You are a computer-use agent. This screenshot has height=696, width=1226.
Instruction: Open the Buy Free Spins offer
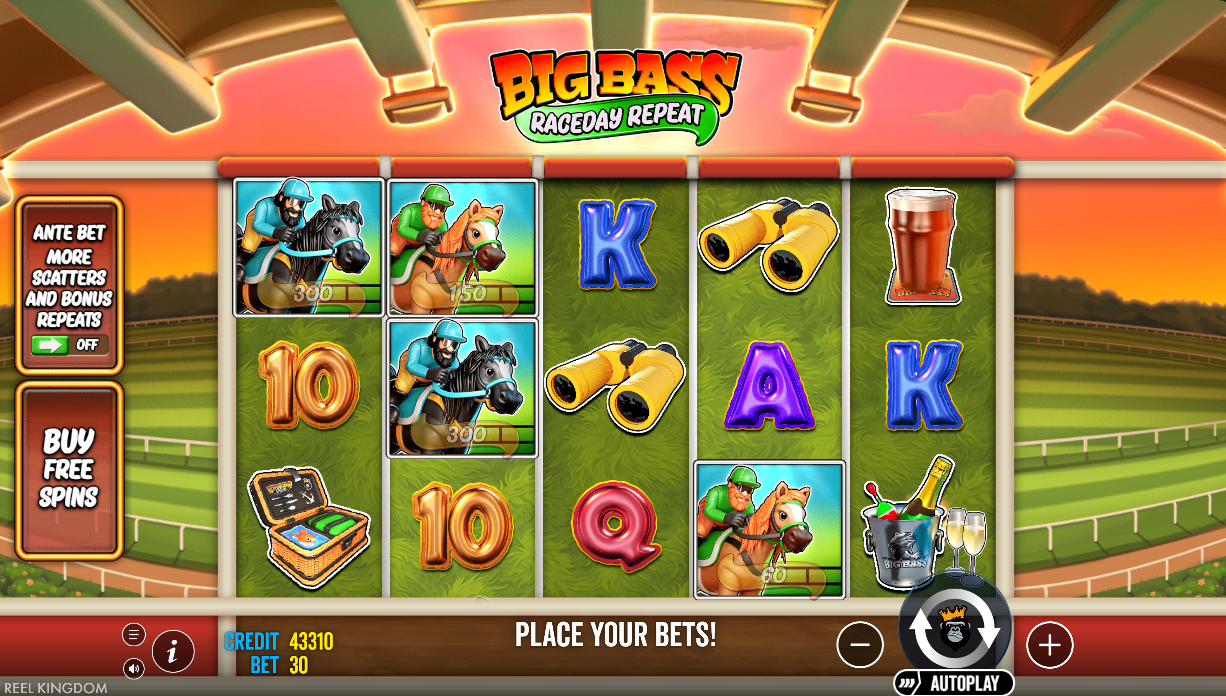point(69,470)
